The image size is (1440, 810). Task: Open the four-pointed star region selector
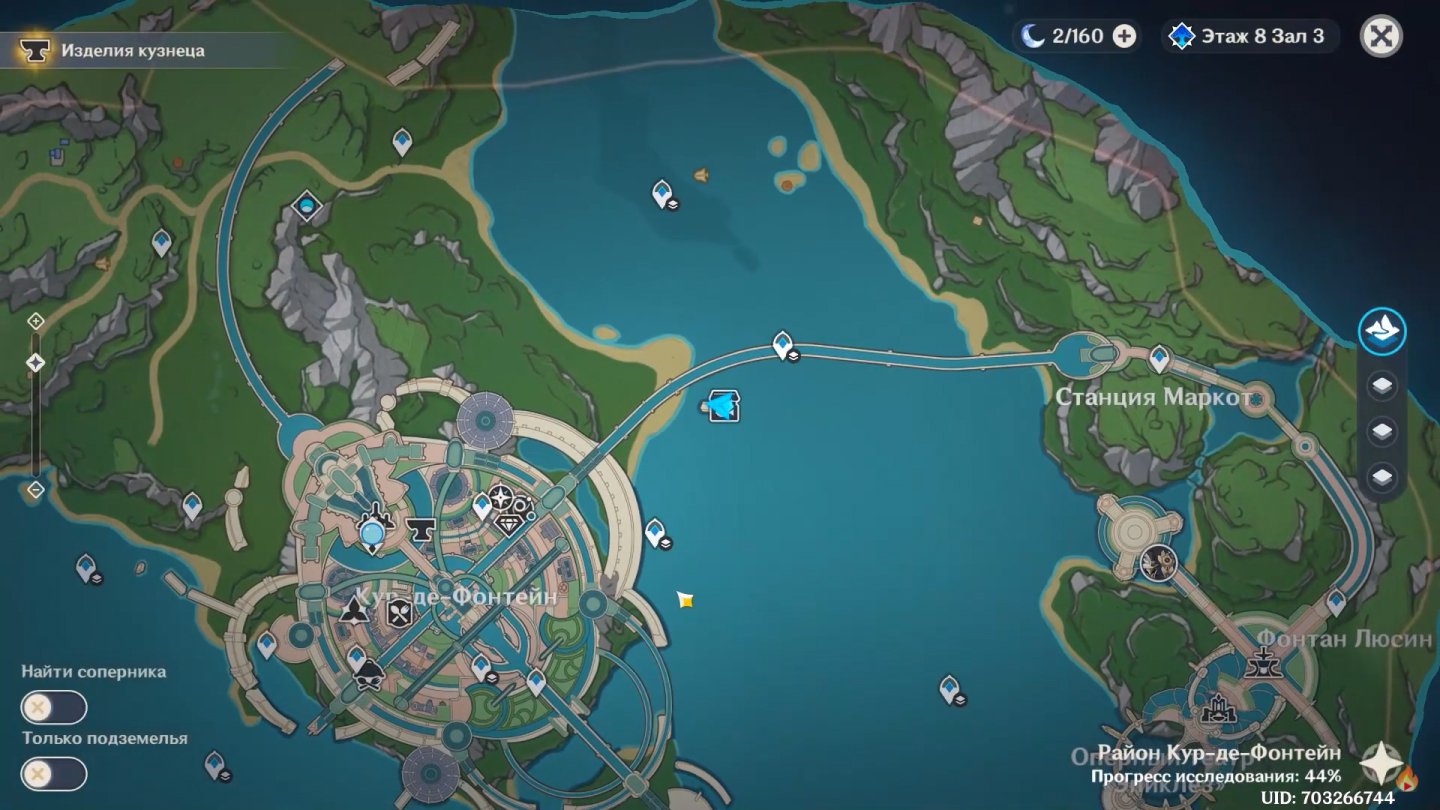pyautogui.click(x=1378, y=764)
